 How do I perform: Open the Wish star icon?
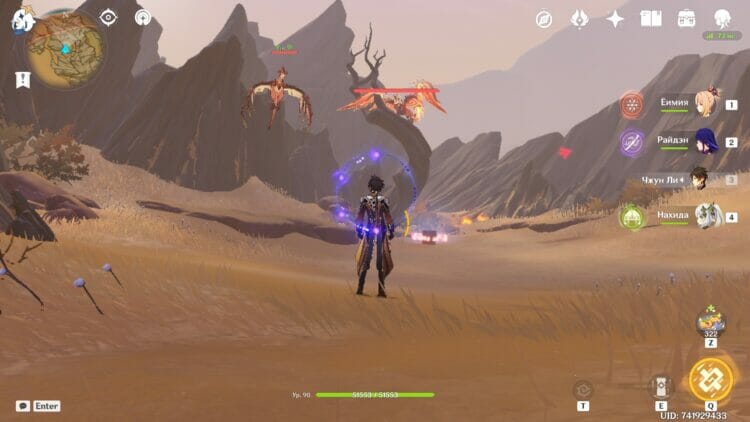point(579,19)
